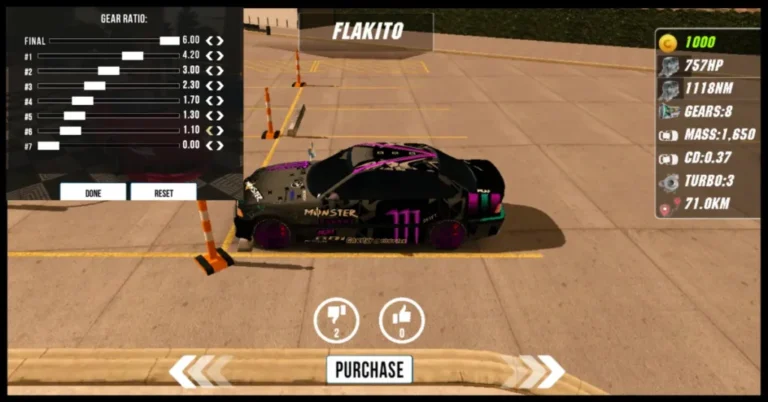Purchase the Flakito car
The height and width of the screenshot is (402, 768).
tap(369, 369)
